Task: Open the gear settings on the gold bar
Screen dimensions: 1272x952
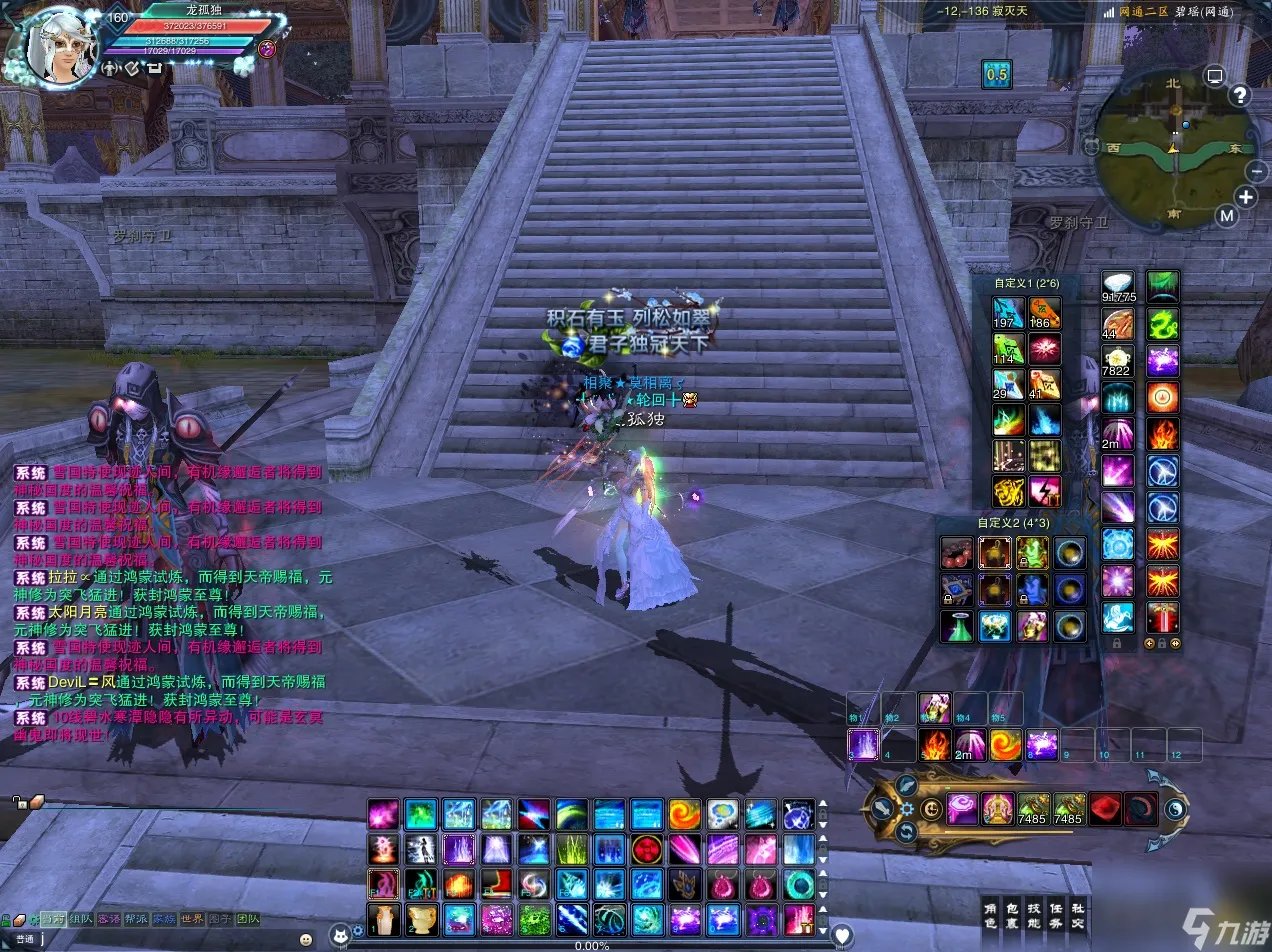Action: 907,809
